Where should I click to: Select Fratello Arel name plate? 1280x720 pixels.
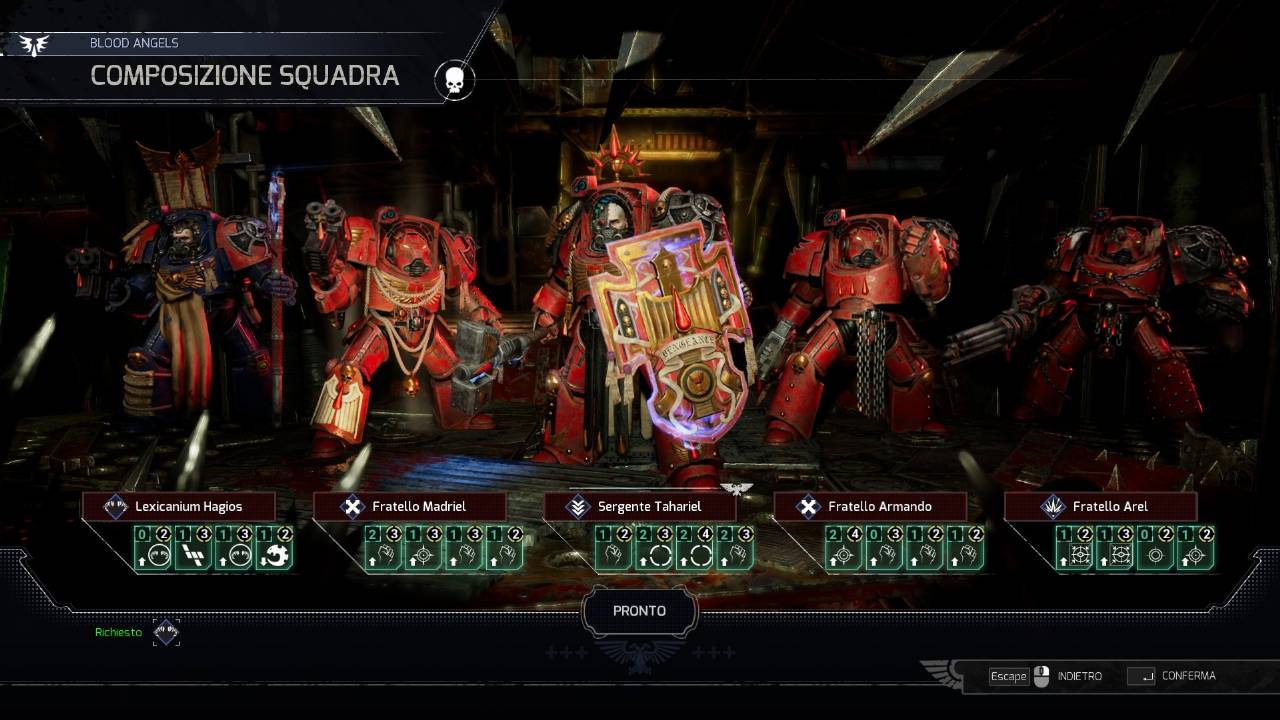click(1099, 506)
